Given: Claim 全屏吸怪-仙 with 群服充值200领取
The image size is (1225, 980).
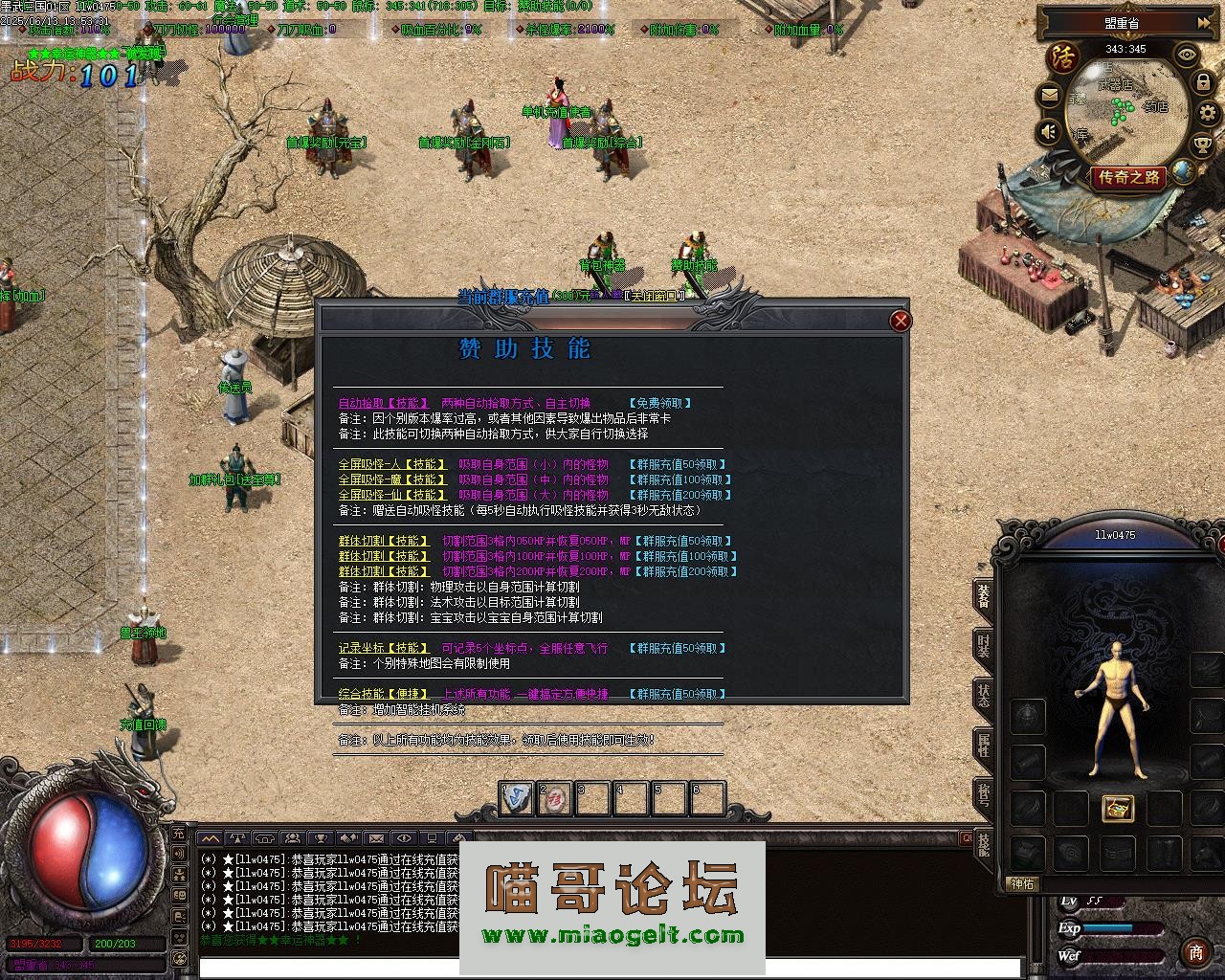Looking at the screenshot, I should (680, 496).
